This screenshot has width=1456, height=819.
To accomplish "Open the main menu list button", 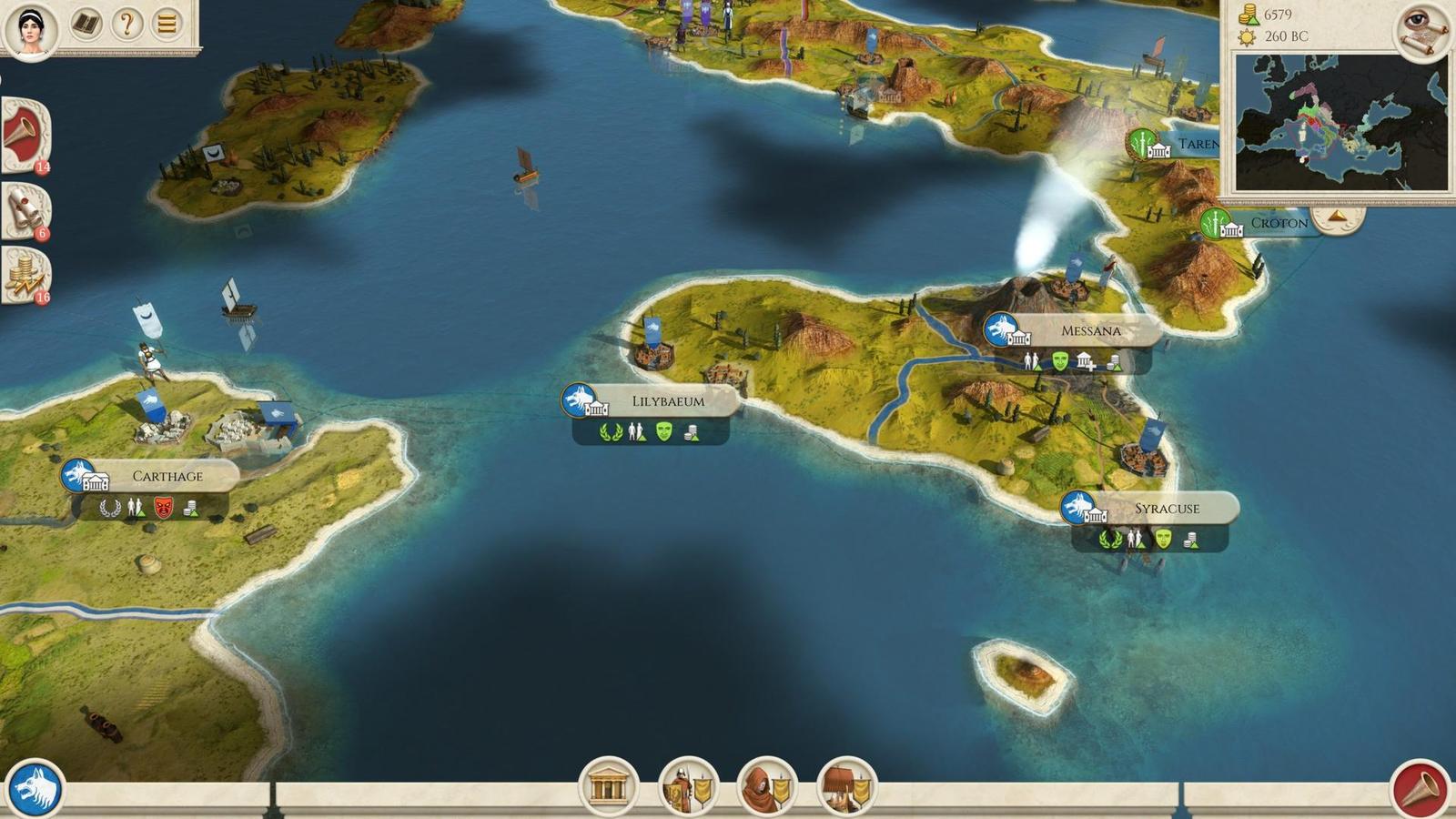I will 167,24.
